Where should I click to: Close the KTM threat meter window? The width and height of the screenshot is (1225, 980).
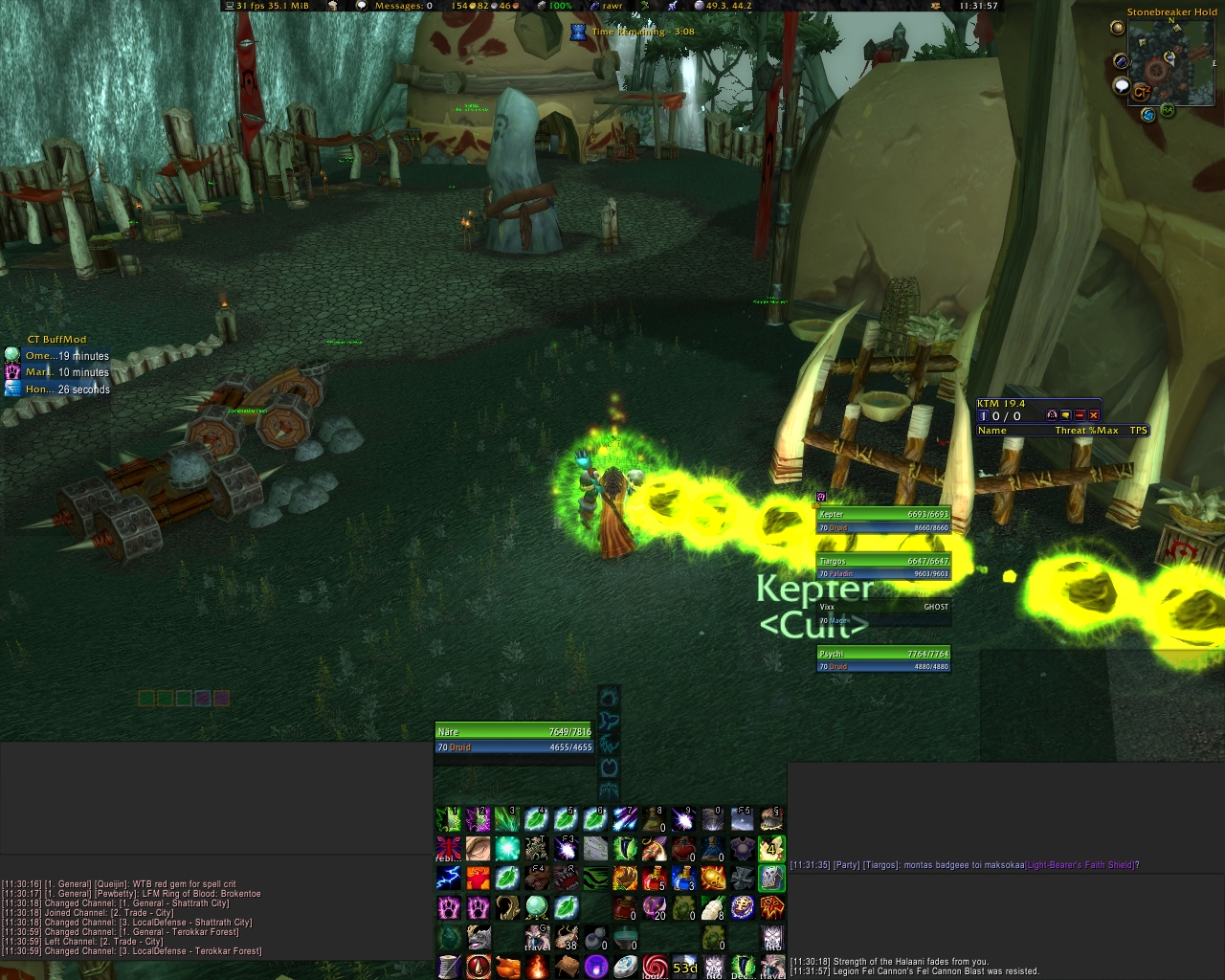coord(1094,415)
